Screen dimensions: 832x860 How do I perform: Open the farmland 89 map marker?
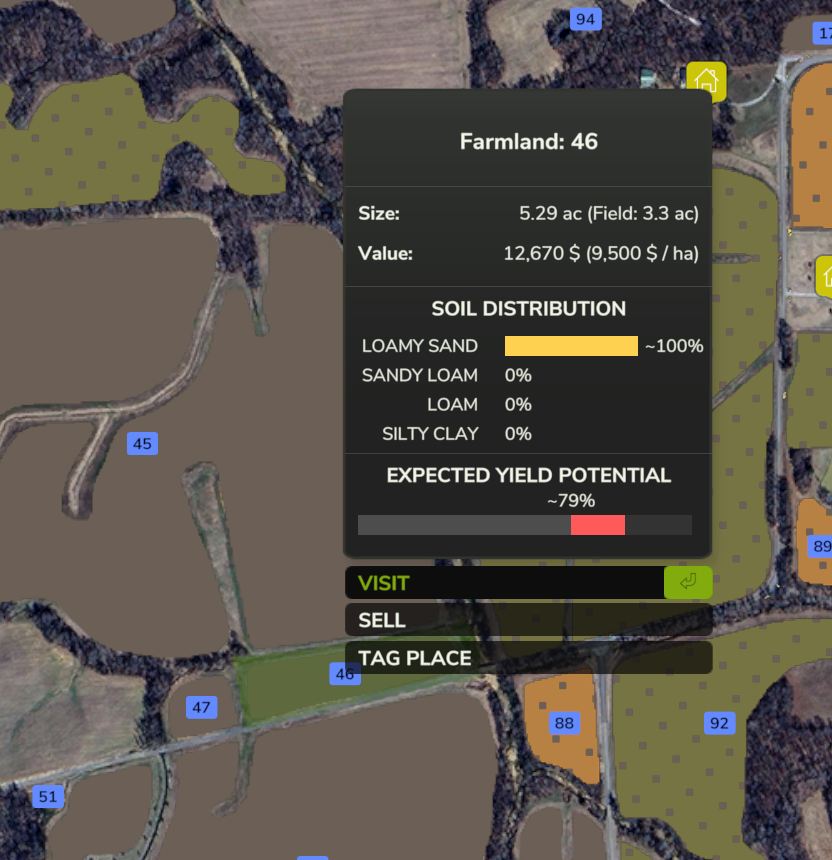point(820,546)
